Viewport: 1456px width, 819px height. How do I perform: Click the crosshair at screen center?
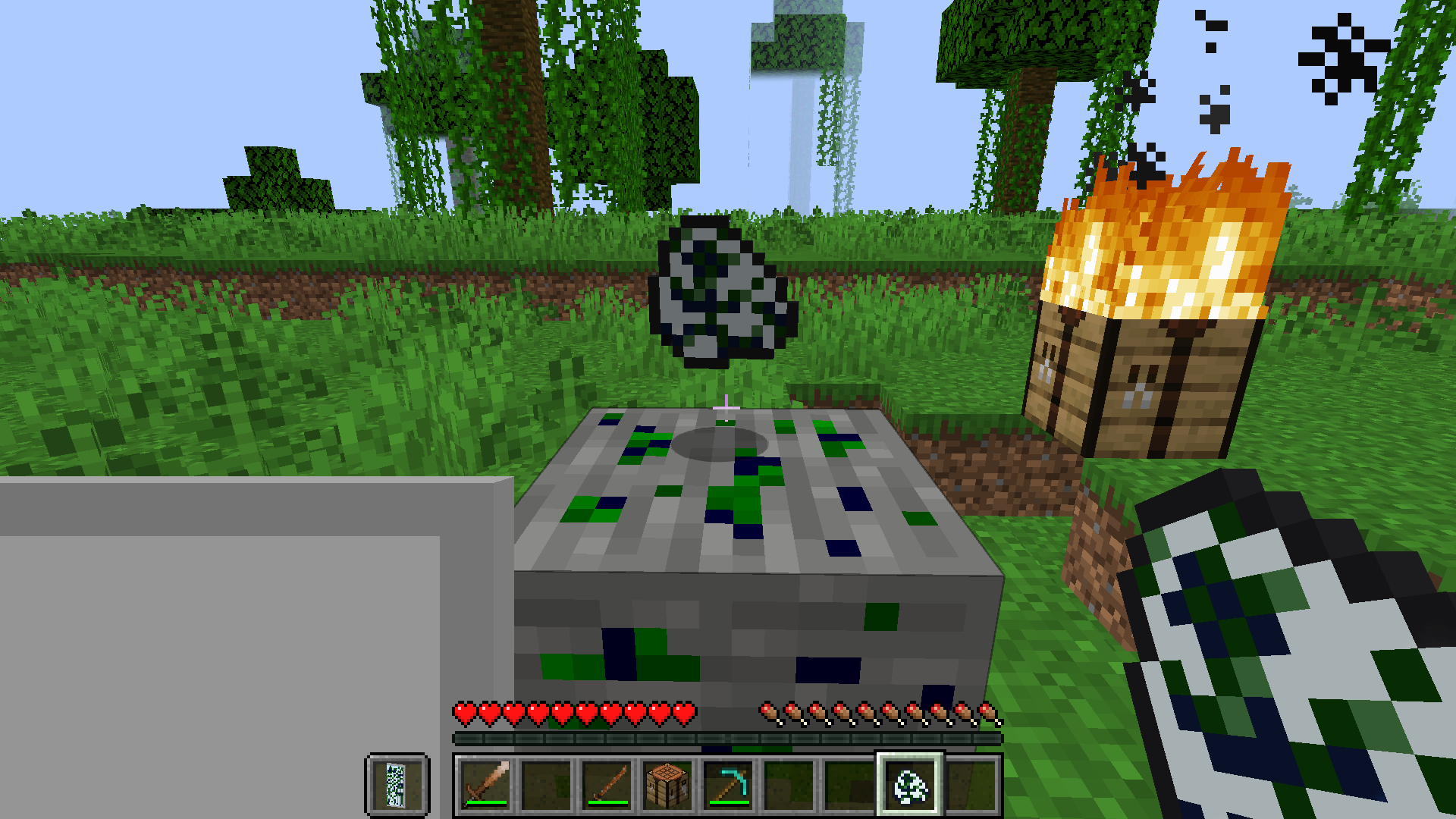tap(728, 409)
